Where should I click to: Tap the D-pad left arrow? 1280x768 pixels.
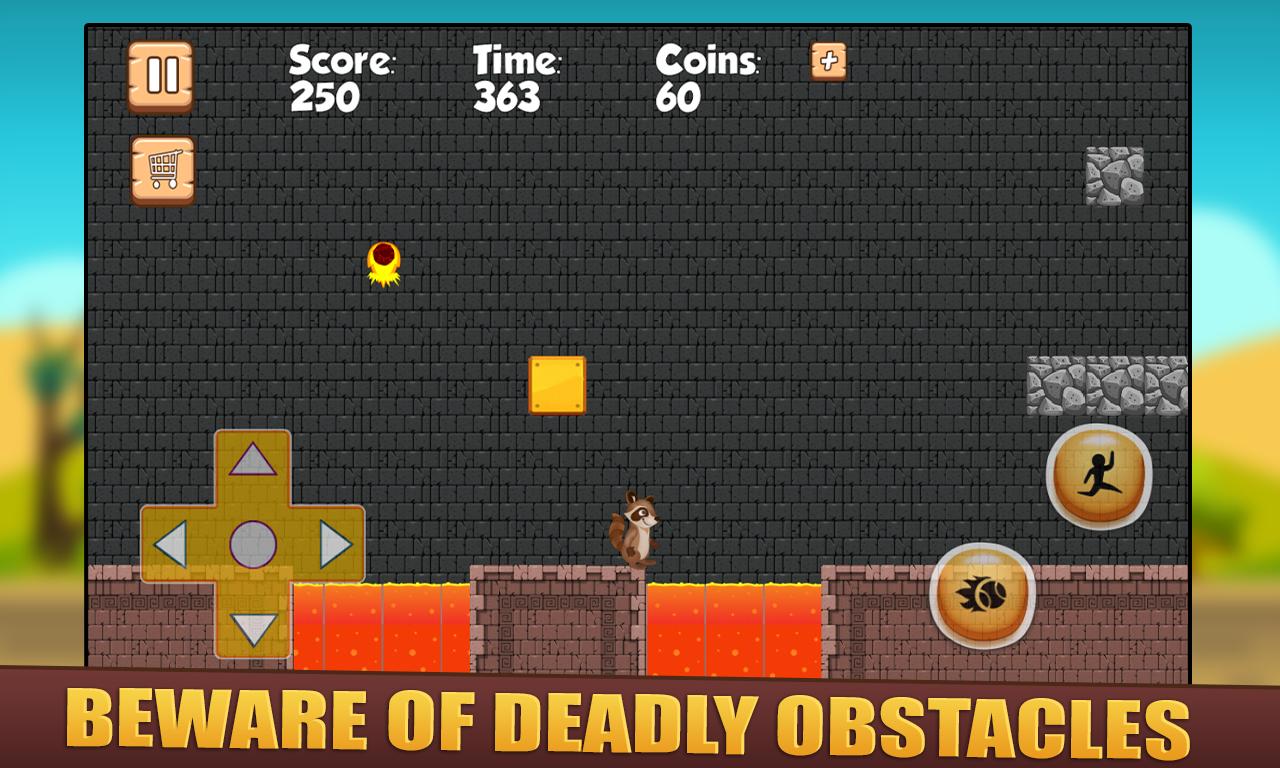tap(172, 545)
